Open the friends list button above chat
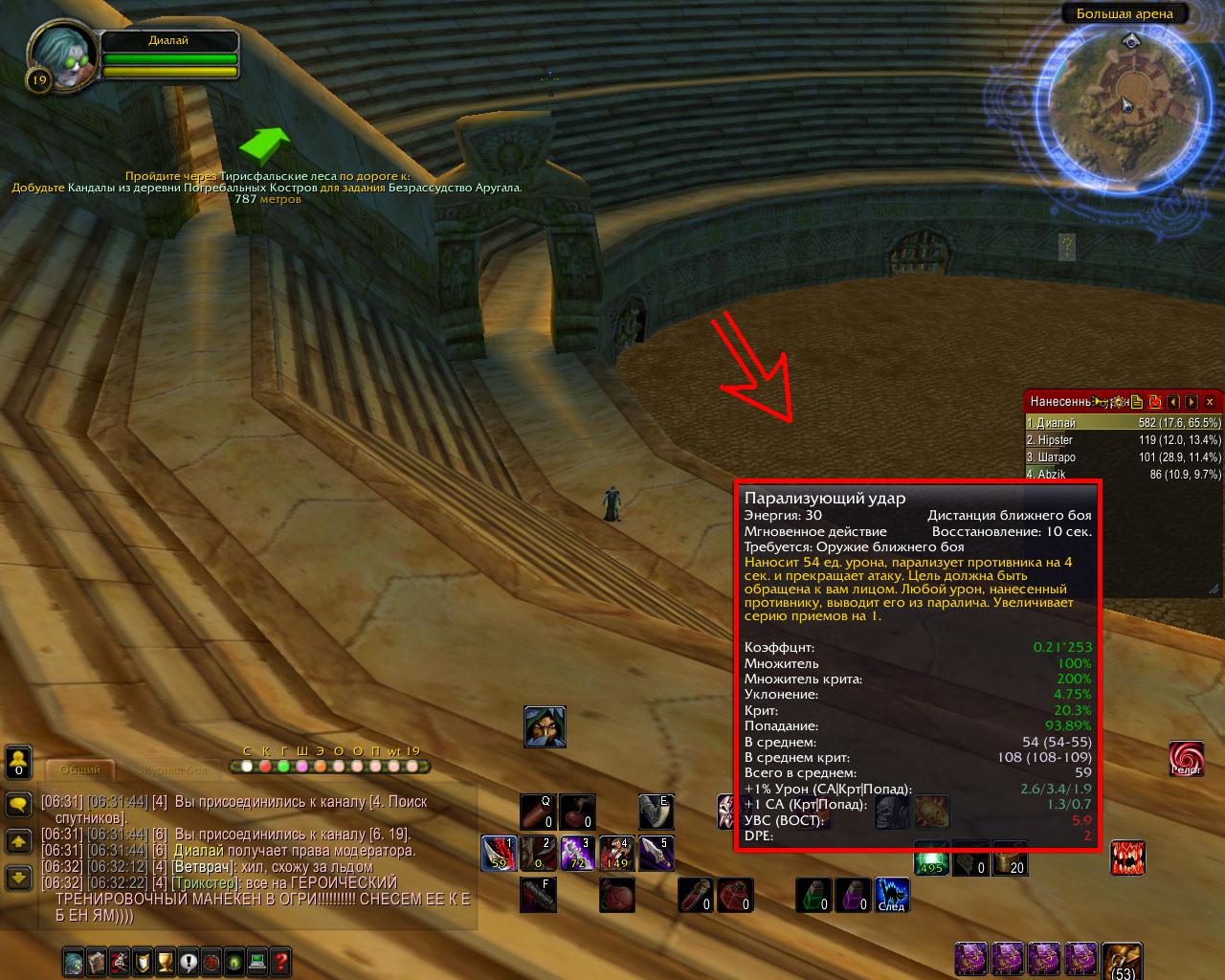Viewport: 1225px width, 980px height. pos(18,763)
